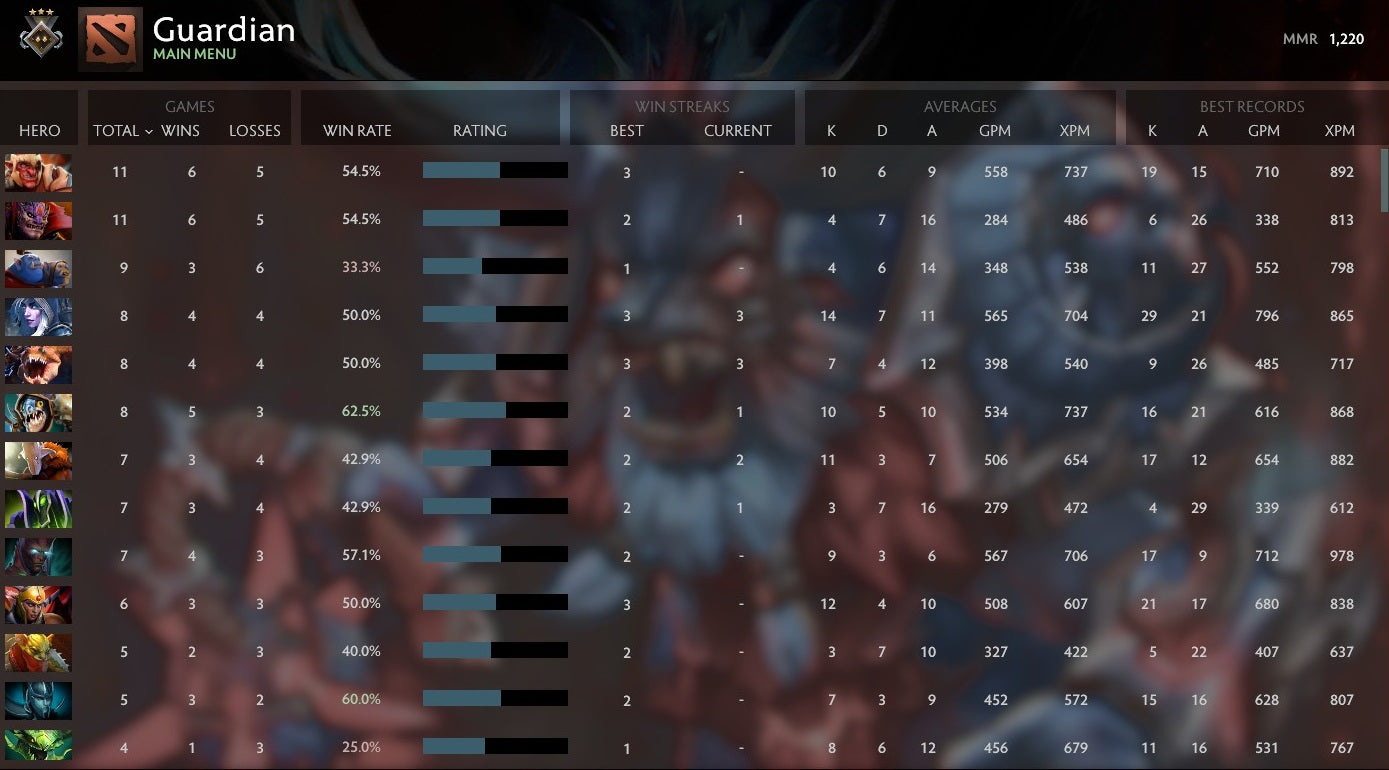Click the top hero's rating bar
Viewport: 1389px width, 770px height.
(x=495, y=170)
